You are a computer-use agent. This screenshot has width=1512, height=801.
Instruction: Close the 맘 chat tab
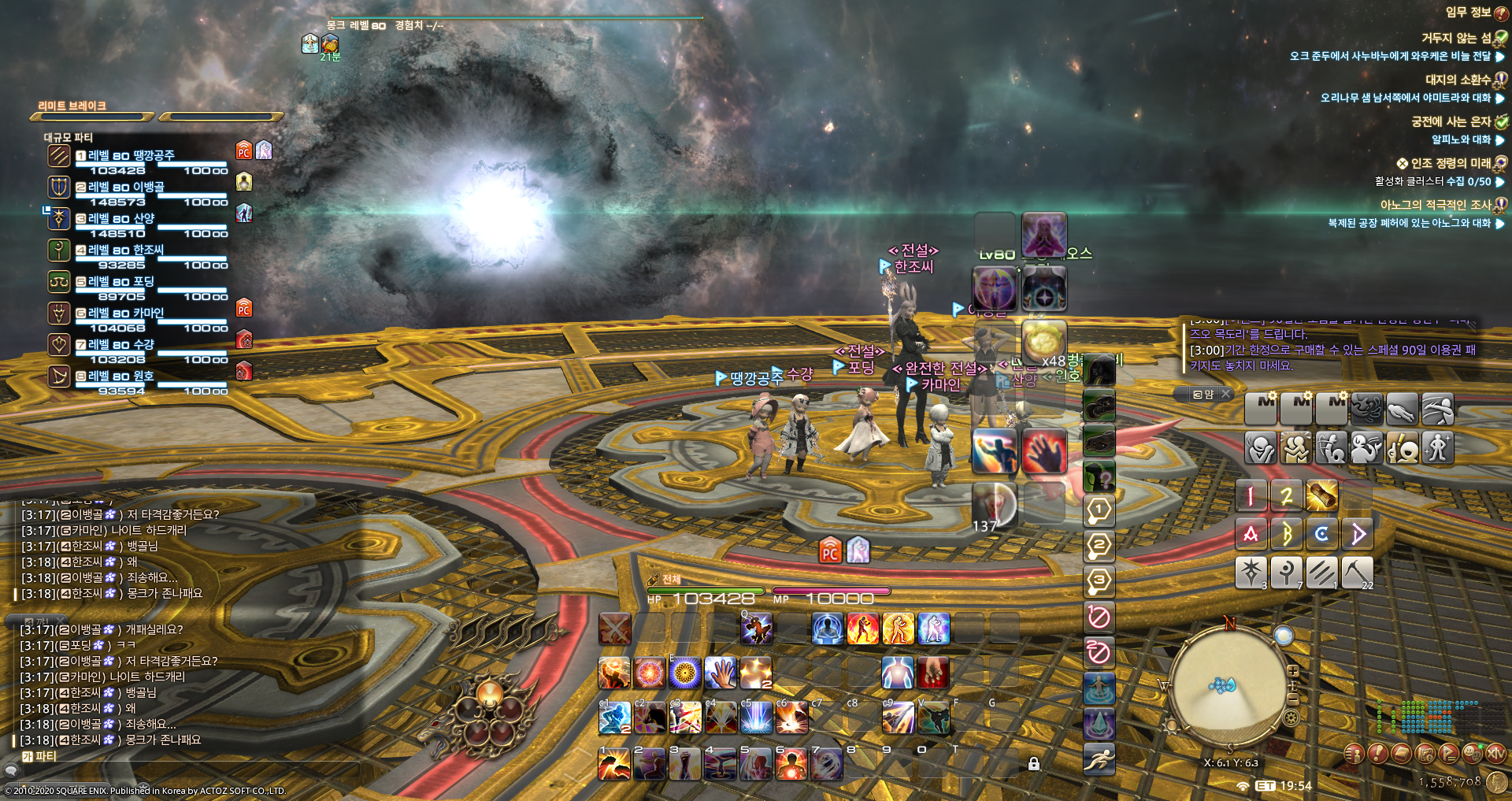coord(1226,394)
